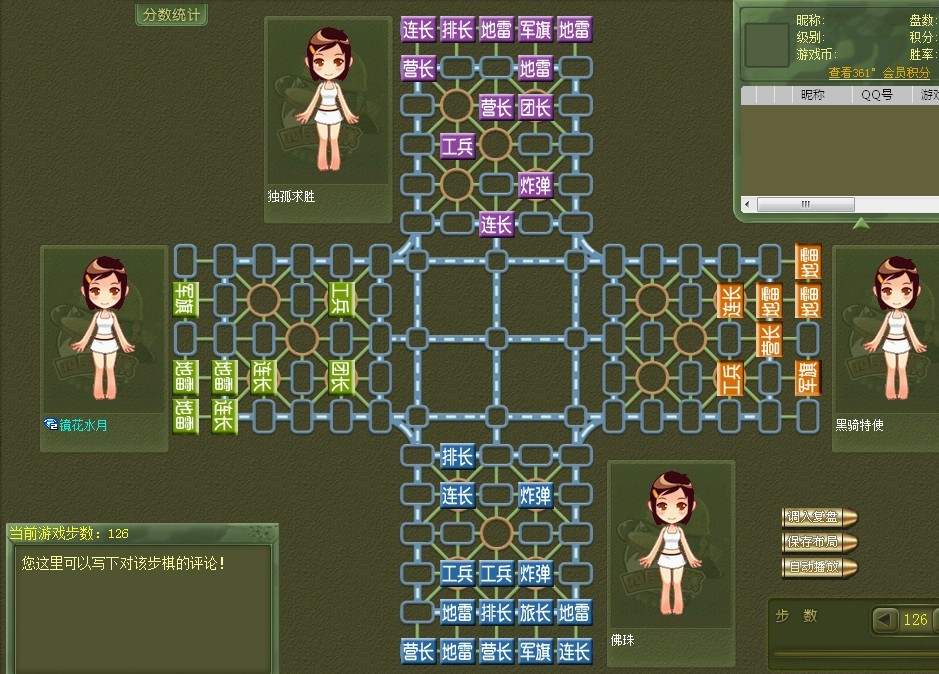Open the 分数统计 score statistics button

171,15
